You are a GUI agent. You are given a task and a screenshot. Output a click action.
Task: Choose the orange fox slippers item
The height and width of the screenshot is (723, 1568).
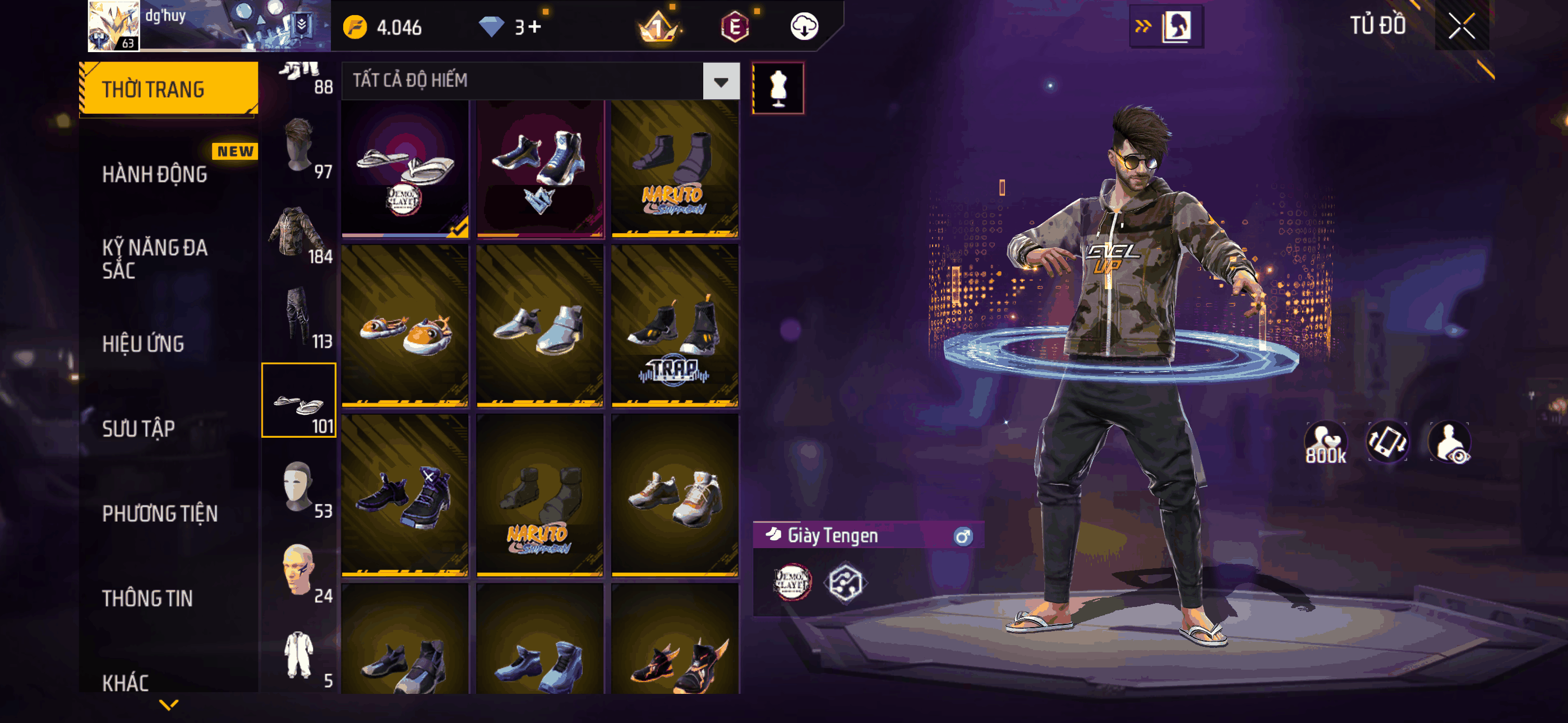(405, 326)
